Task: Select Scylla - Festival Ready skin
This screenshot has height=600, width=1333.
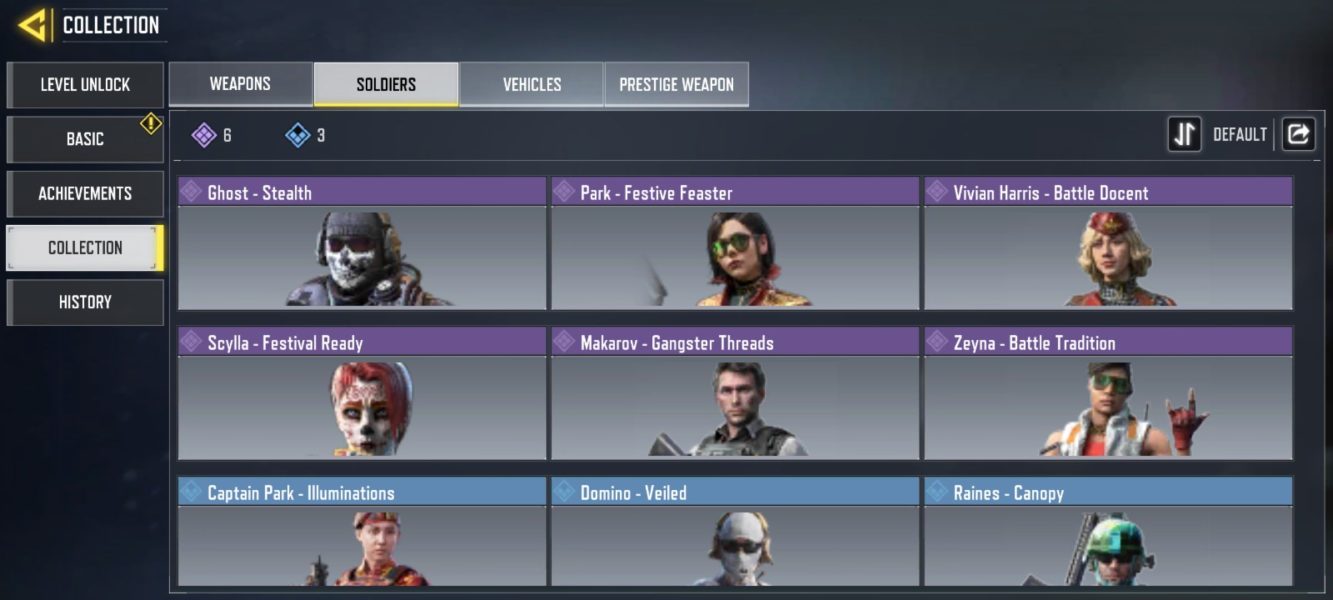Action: pyautogui.click(x=362, y=394)
